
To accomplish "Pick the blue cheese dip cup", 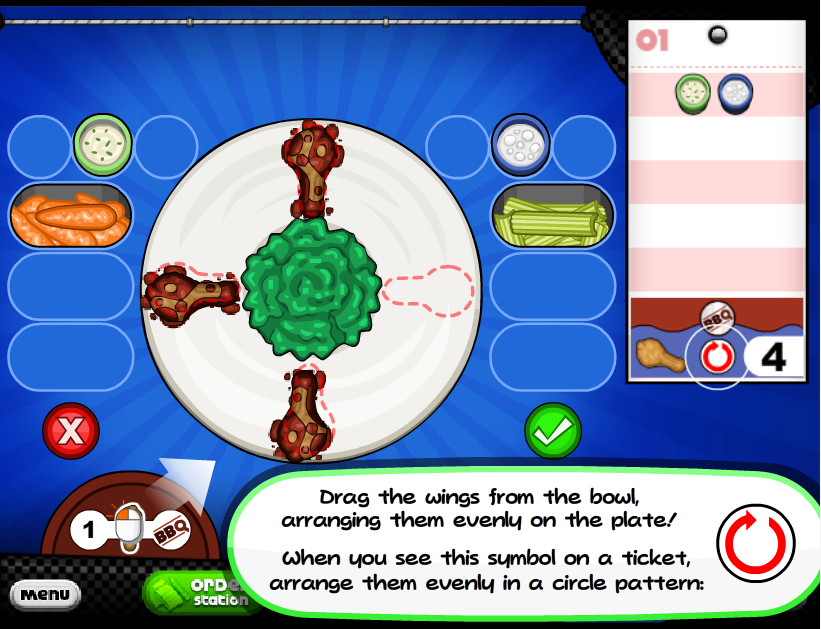I will tap(521, 146).
